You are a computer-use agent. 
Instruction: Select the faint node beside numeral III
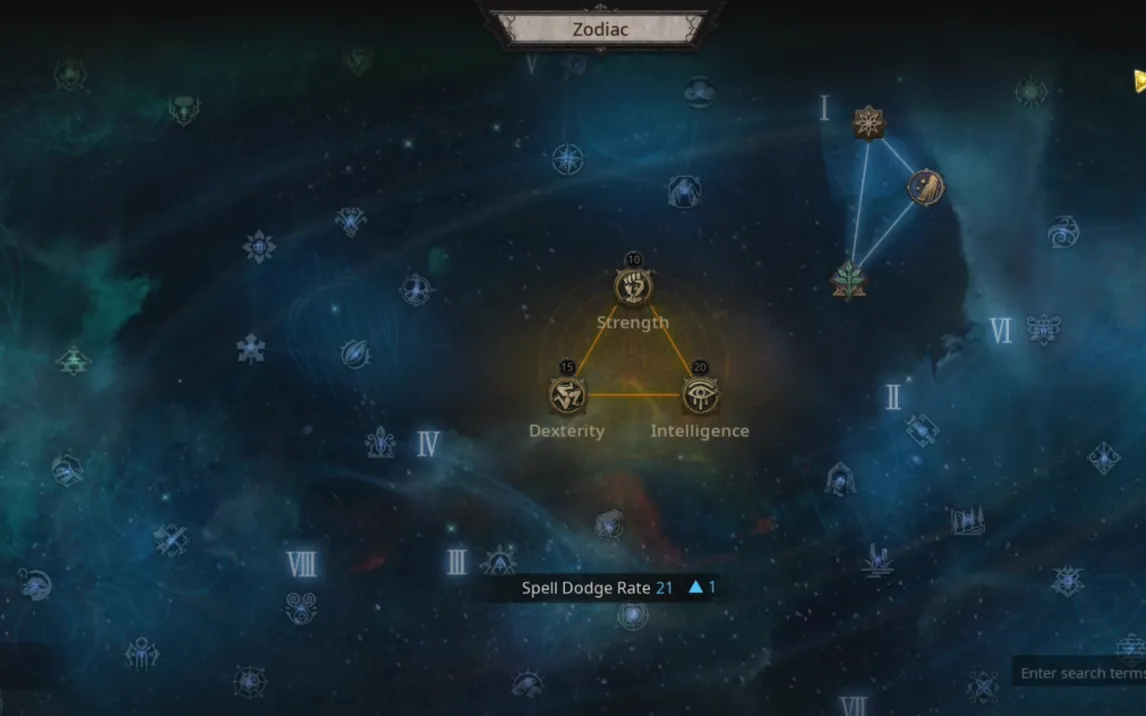pos(498,561)
